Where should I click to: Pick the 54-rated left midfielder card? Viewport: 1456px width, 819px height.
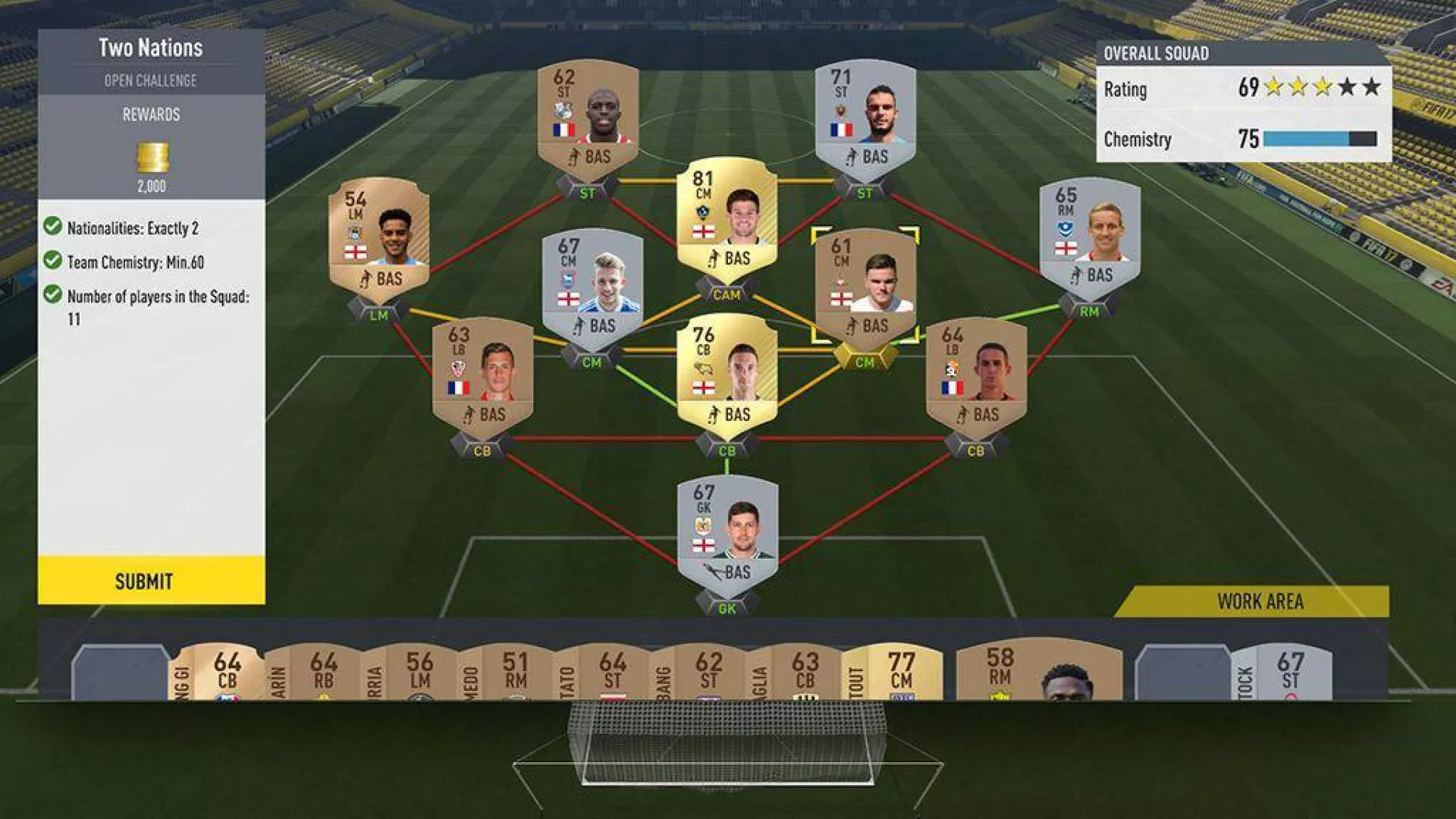[378, 236]
